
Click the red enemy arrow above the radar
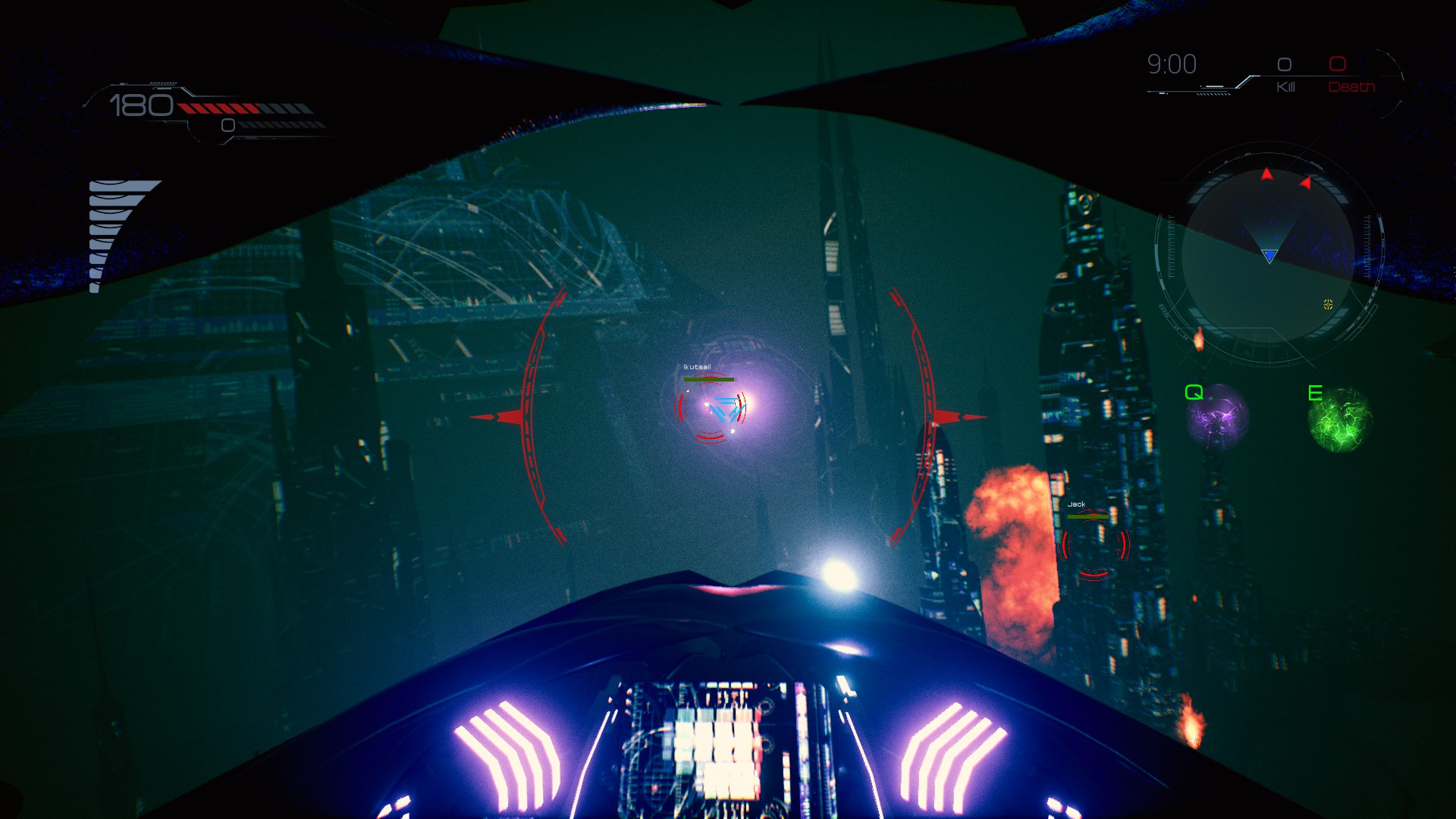tap(1266, 174)
